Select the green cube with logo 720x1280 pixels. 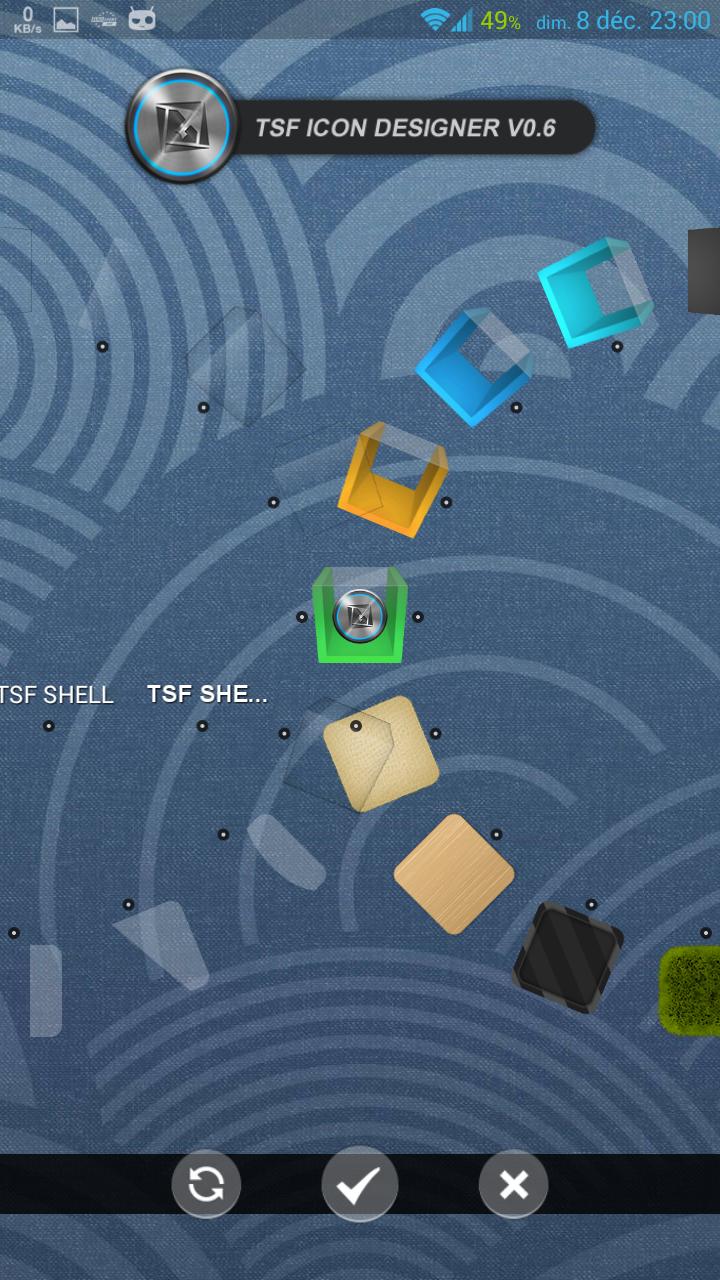coord(360,615)
